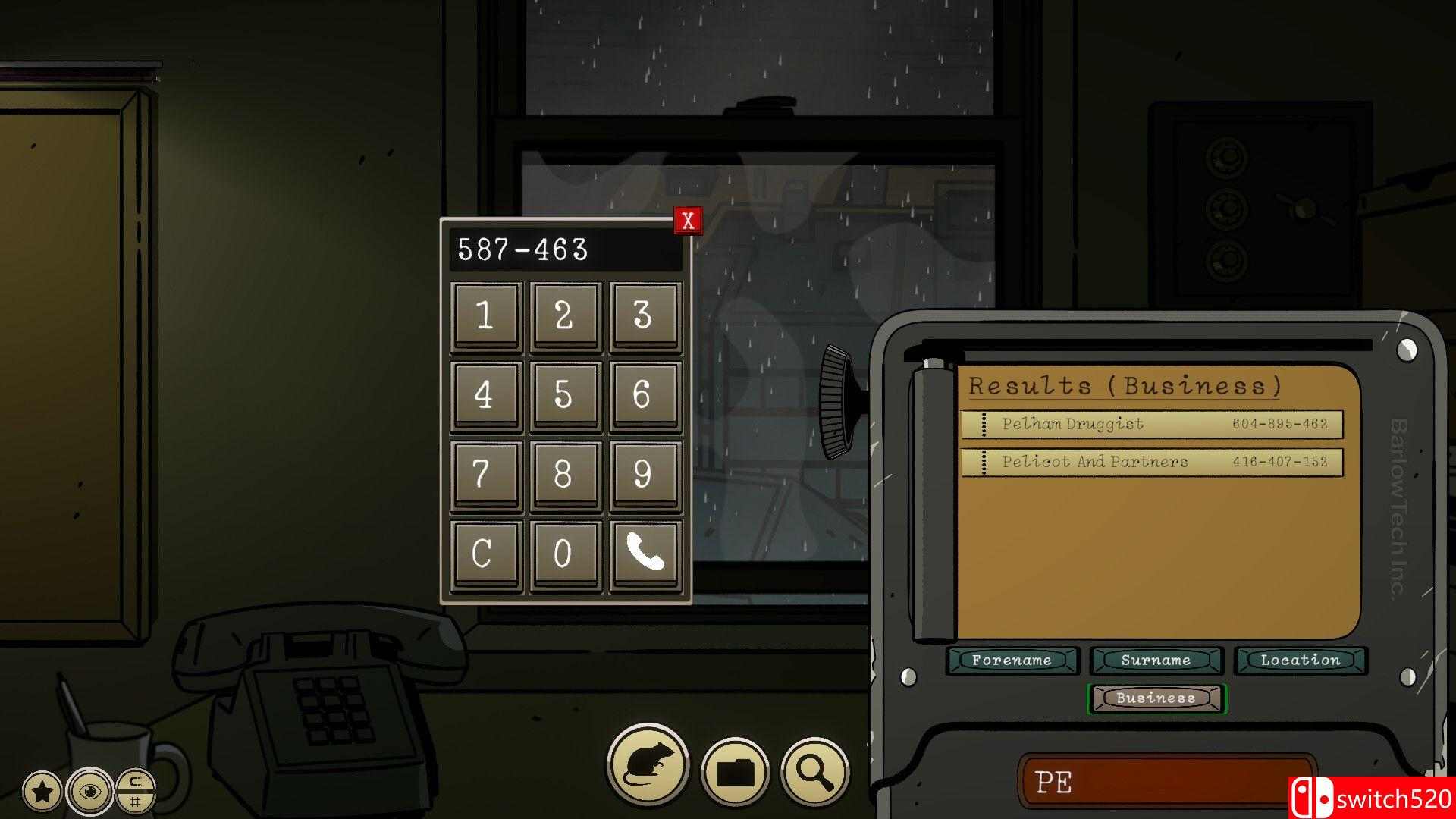The height and width of the screenshot is (819, 1456).
Task: Click the PE search text field
Action: point(1153,782)
